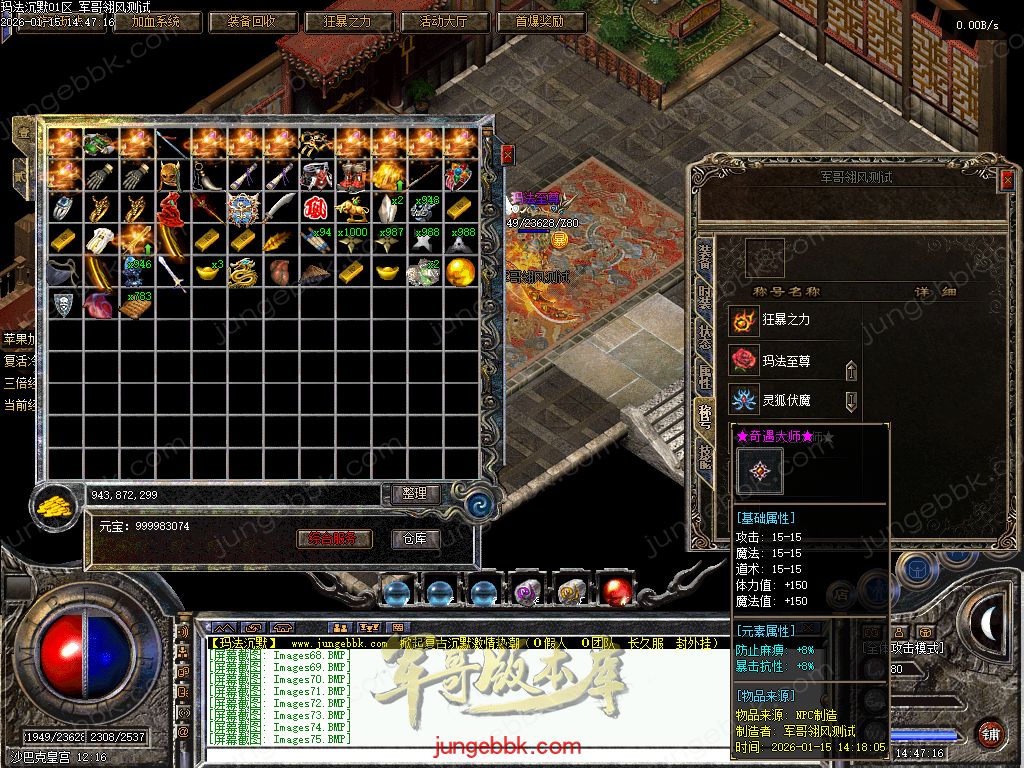Close the inventory bag window
This screenshot has width=1024, height=768.
click(507, 155)
